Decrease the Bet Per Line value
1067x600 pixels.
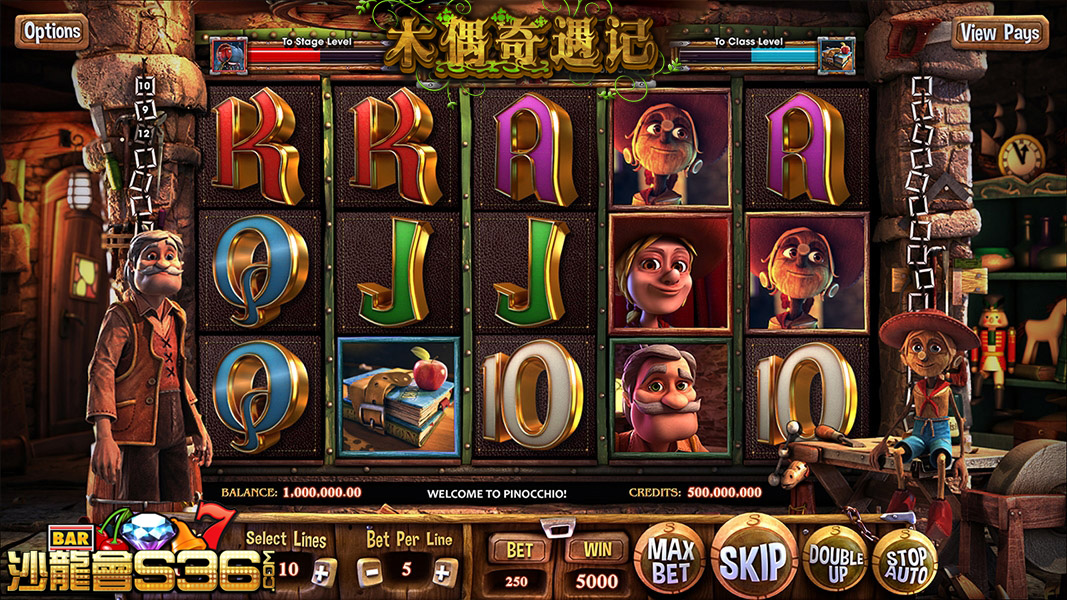(x=370, y=571)
